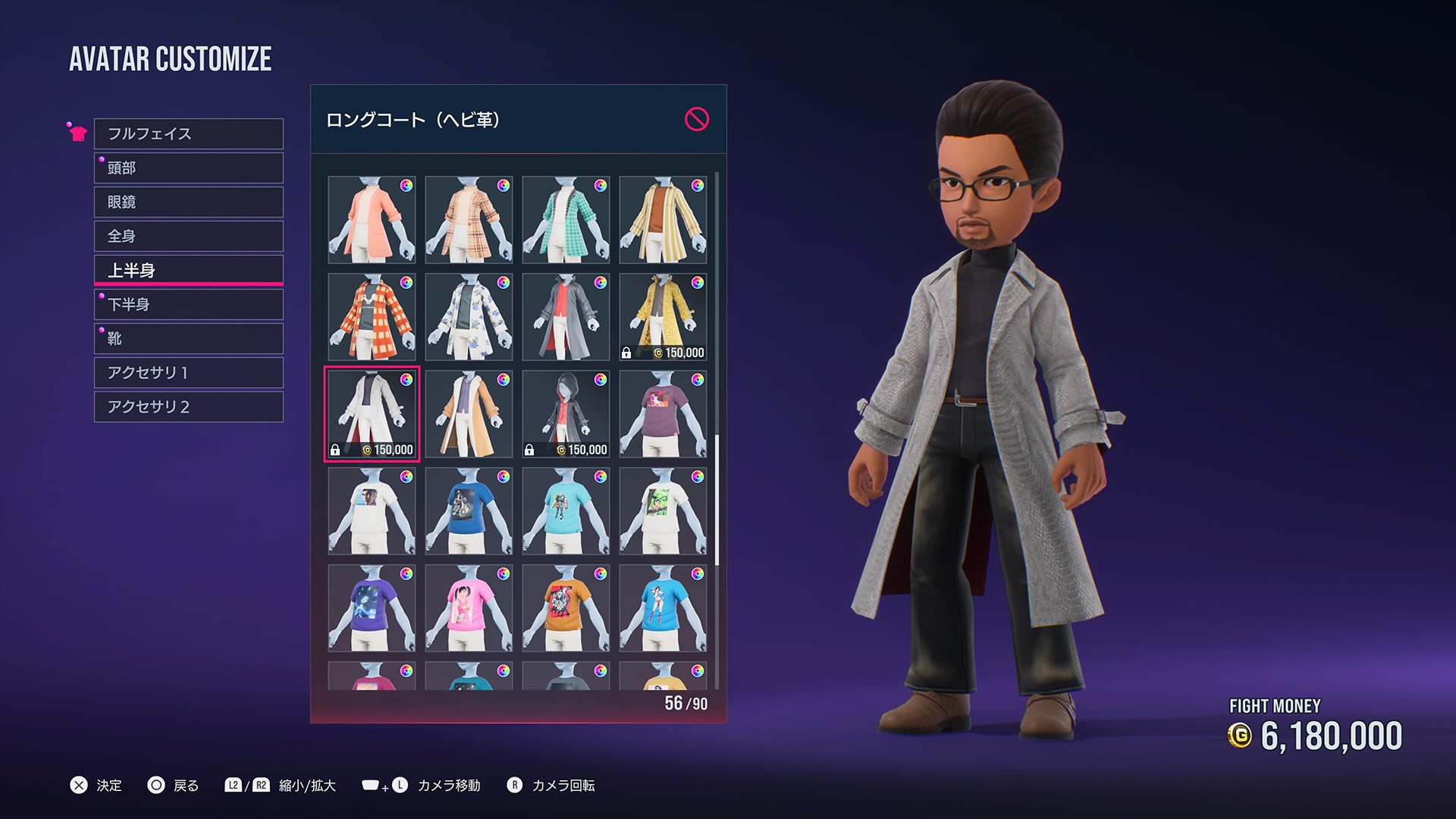This screenshot has height=819, width=1456.
Task: Pick the pink graphic T-shirt
Action: coord(469,608)
